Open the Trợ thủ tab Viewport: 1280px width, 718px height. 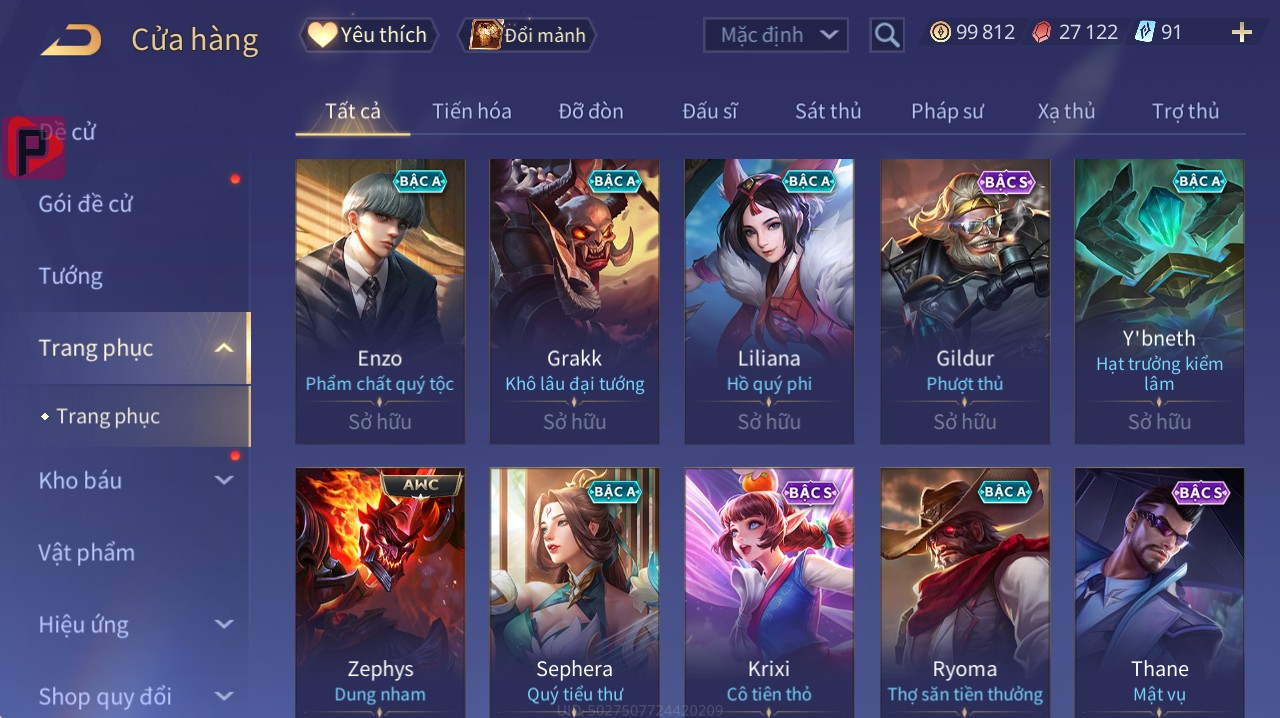click(x=1185, y=111)
